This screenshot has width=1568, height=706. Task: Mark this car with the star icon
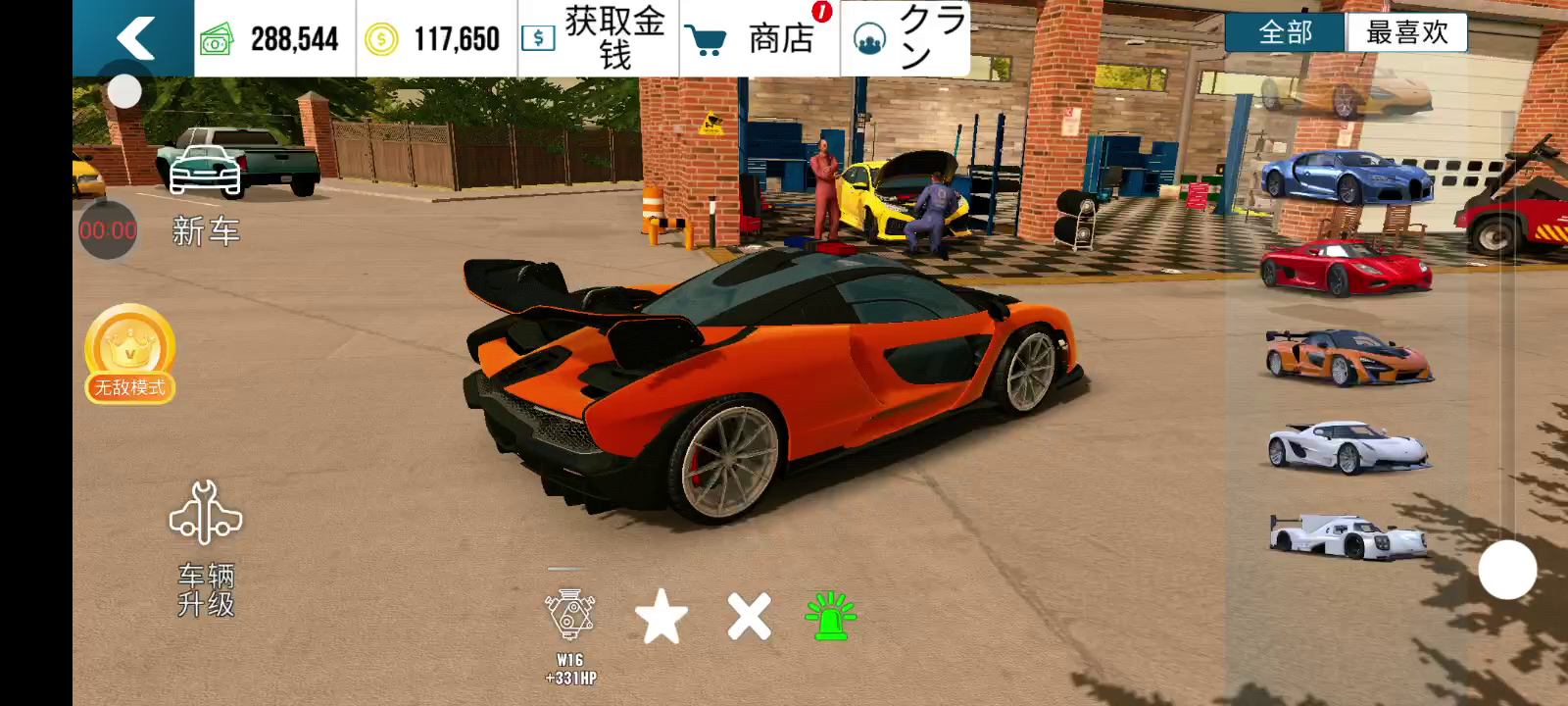(x=661, y=617)
